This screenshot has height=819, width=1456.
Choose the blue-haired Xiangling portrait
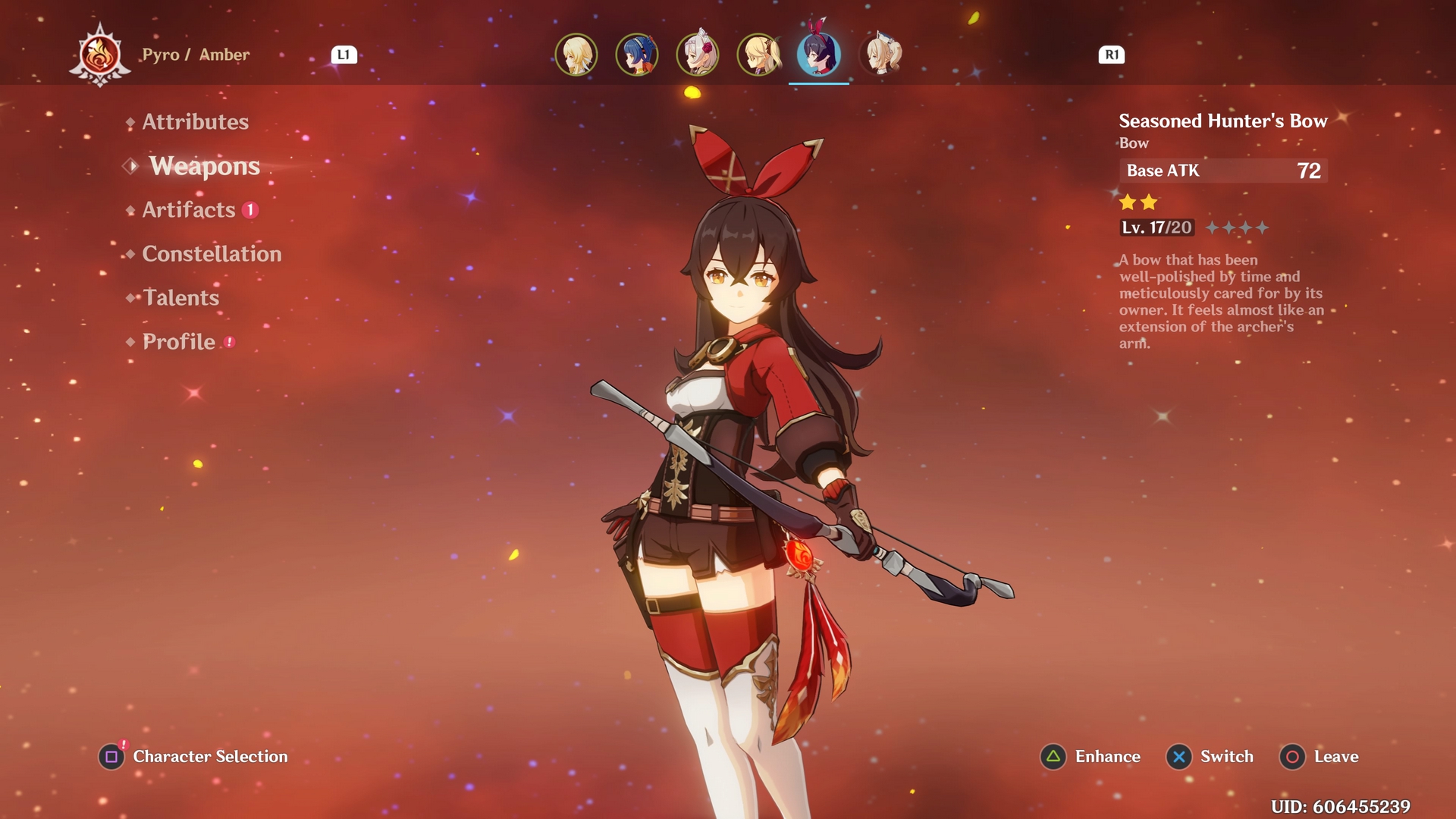coord(637,55)
